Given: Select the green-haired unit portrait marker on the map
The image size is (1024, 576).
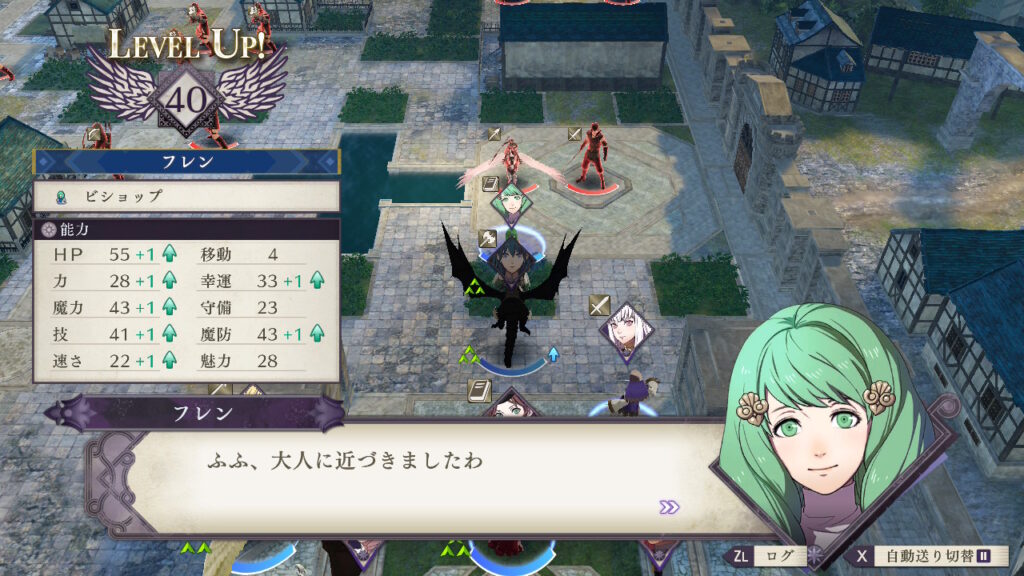Looking at the screenshot, I should pyautogui.click(x=511, y=204).
